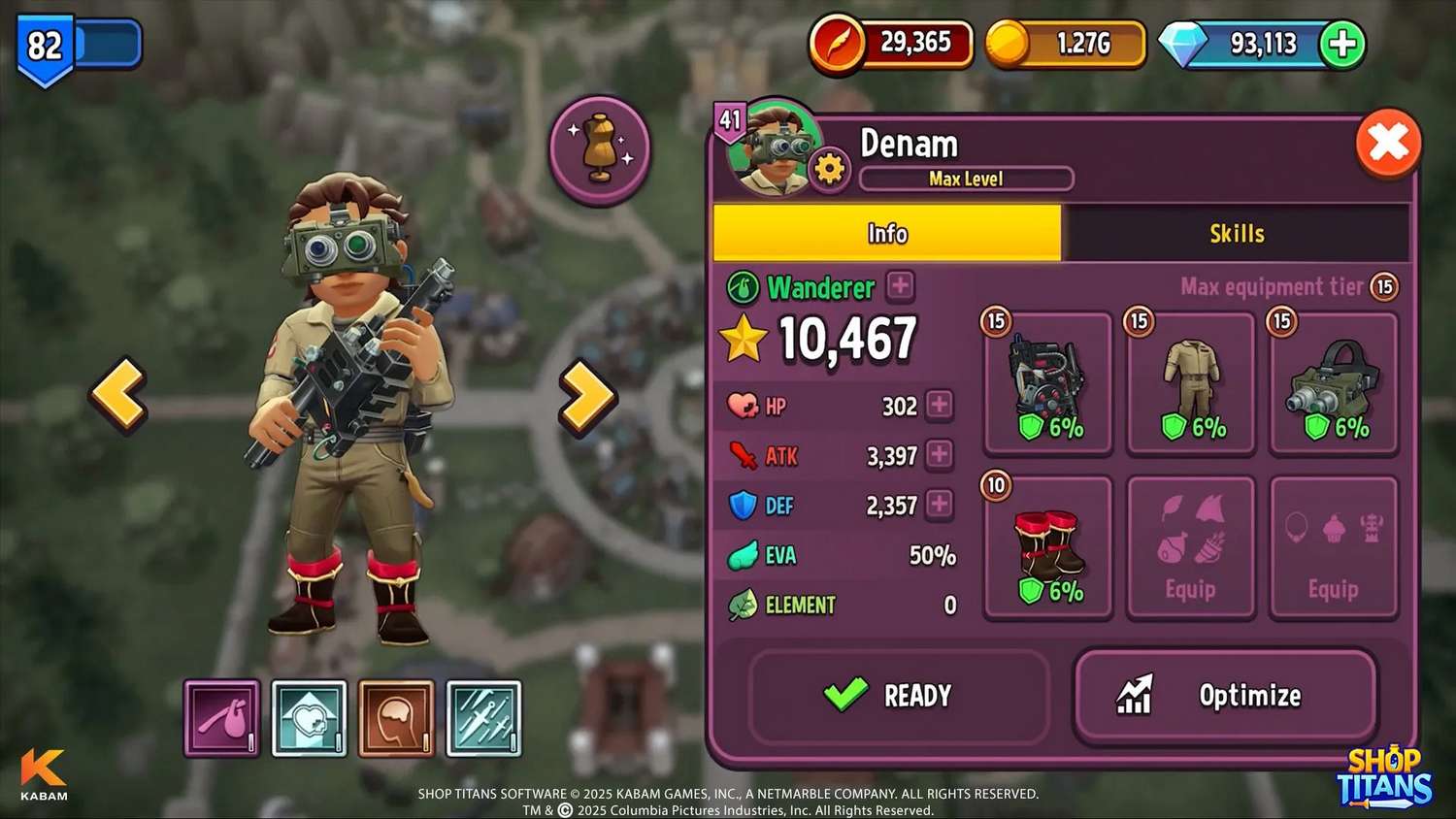Toggle the READY button

tap(898, 696)
